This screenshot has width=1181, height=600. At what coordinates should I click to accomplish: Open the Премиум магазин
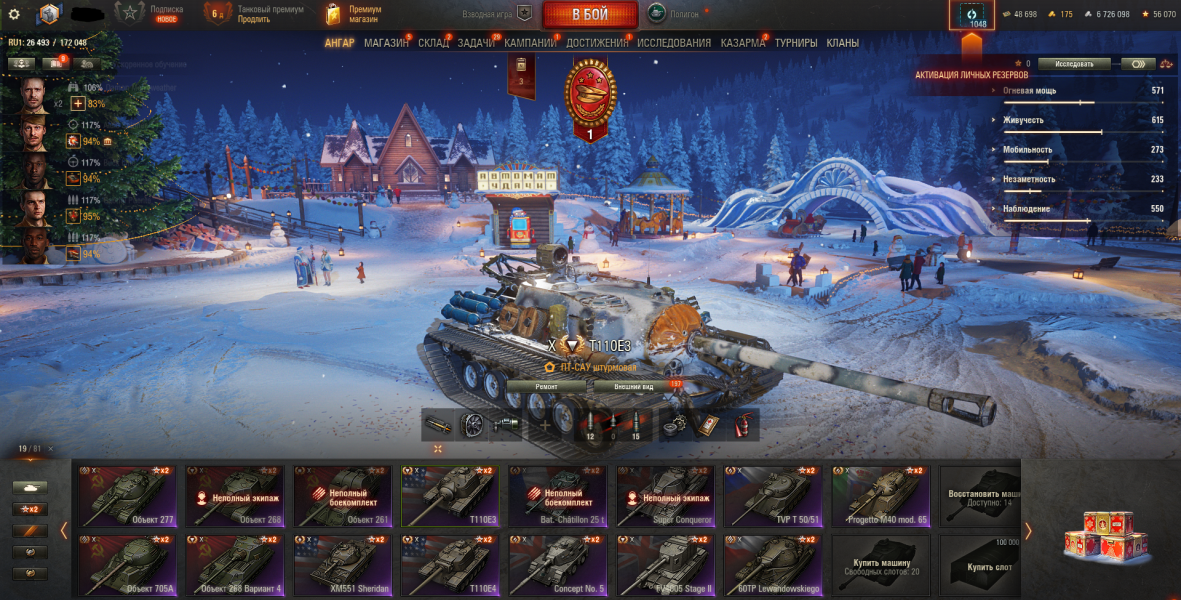point(355,14)
